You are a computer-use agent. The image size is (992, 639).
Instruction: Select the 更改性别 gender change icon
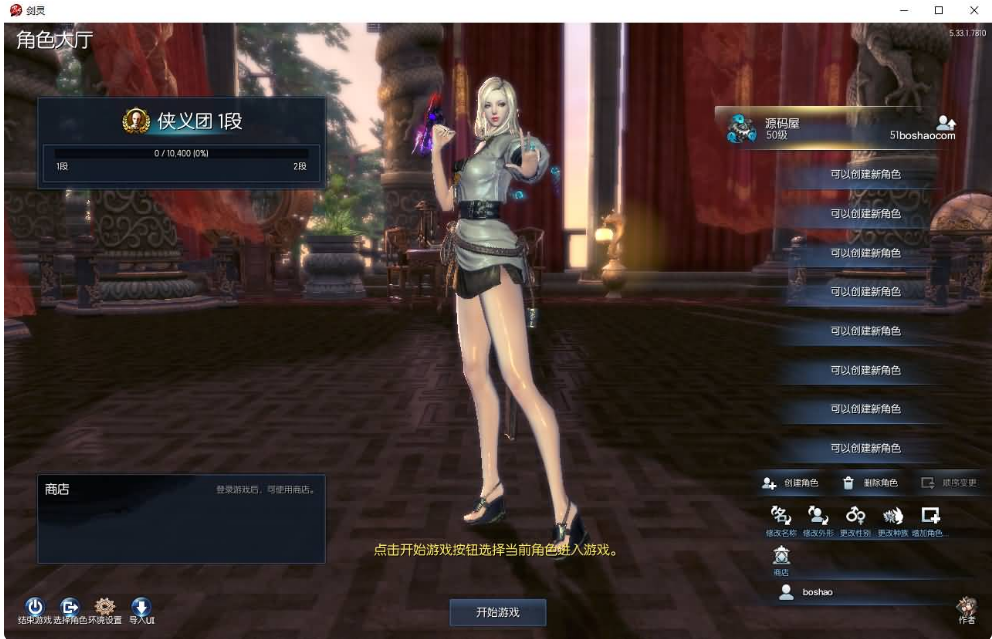tap(856, 516)
